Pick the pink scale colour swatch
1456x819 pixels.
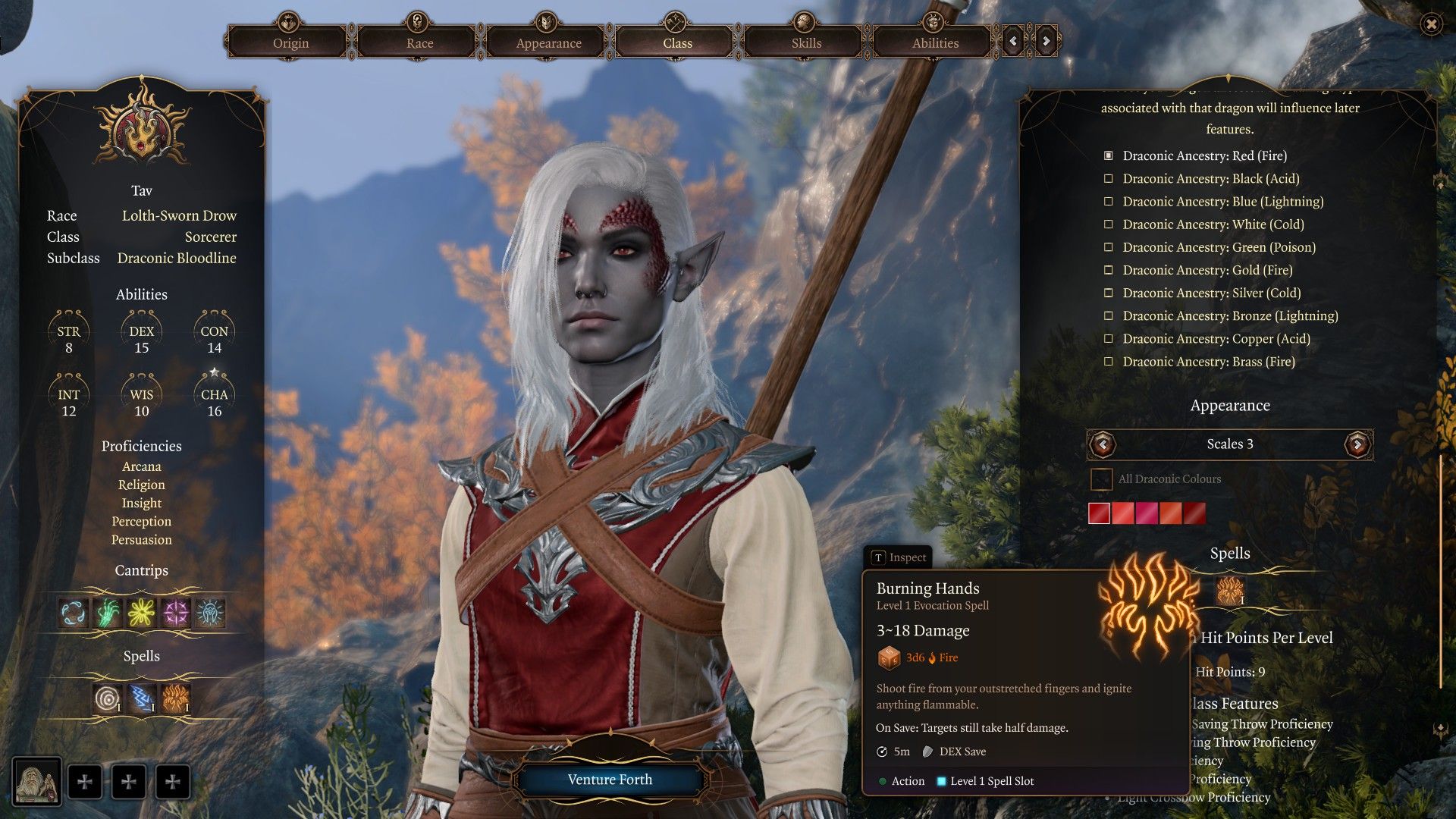pos(1147,513)
